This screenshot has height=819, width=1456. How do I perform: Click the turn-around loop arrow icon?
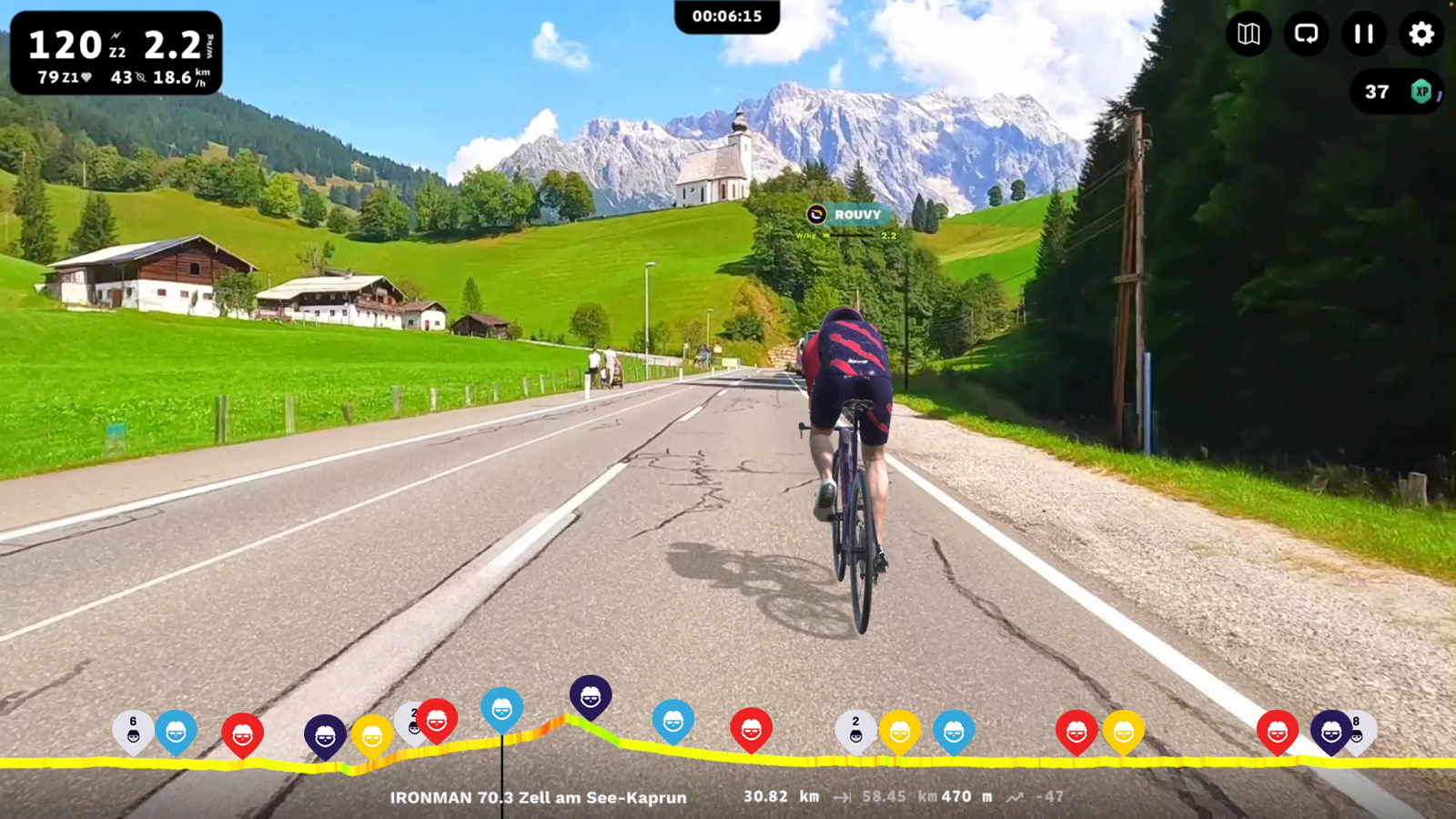1306,35
